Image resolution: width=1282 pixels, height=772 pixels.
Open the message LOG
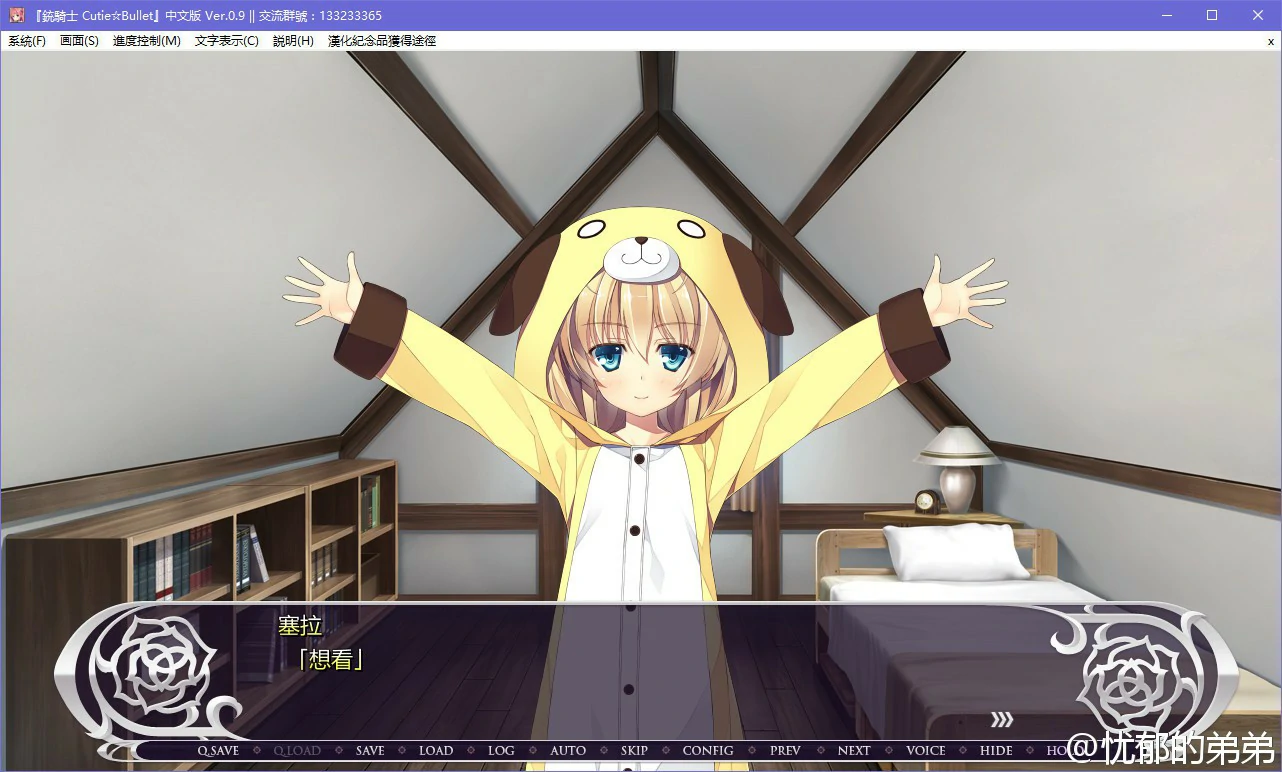[501, 750]
